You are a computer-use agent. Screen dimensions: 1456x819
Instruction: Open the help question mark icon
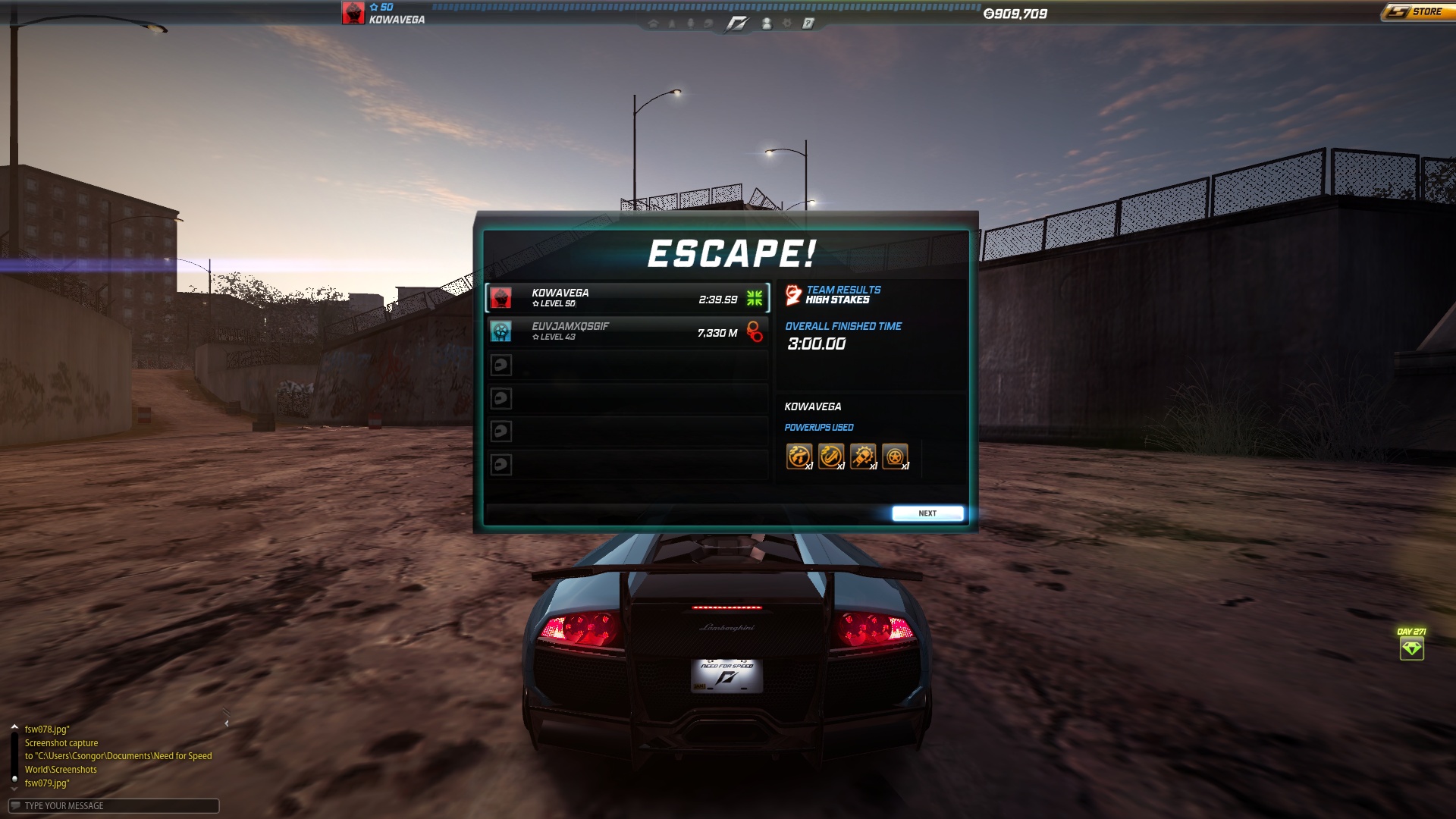[x=808, y=24]
